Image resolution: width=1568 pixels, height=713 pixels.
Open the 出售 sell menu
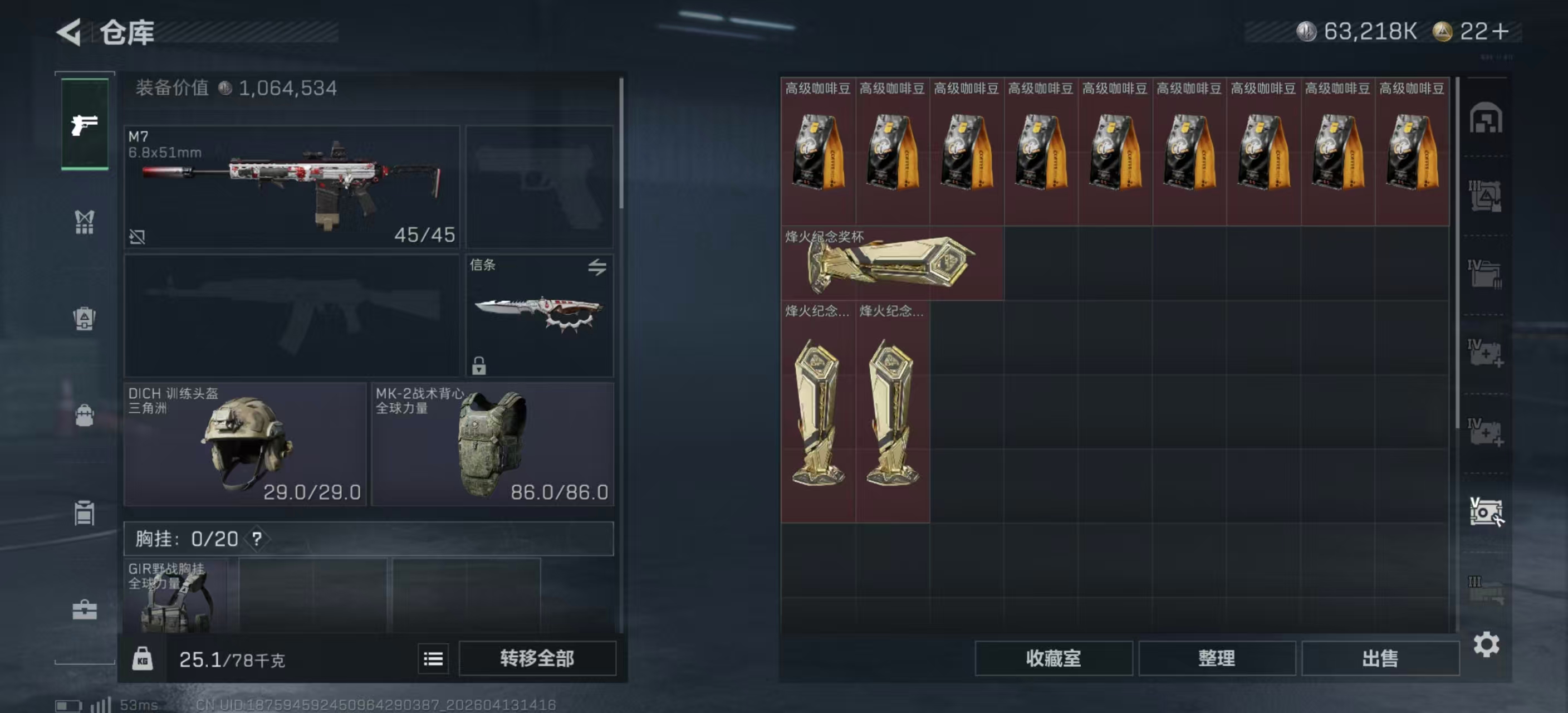pyautogui.click(x=1380, y=658)
